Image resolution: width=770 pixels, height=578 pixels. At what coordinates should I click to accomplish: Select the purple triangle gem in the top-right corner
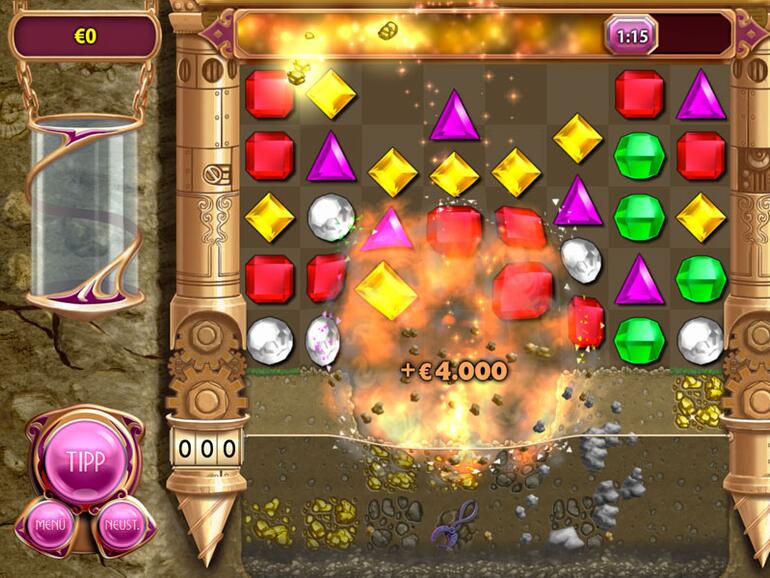(x=700, y=95)
